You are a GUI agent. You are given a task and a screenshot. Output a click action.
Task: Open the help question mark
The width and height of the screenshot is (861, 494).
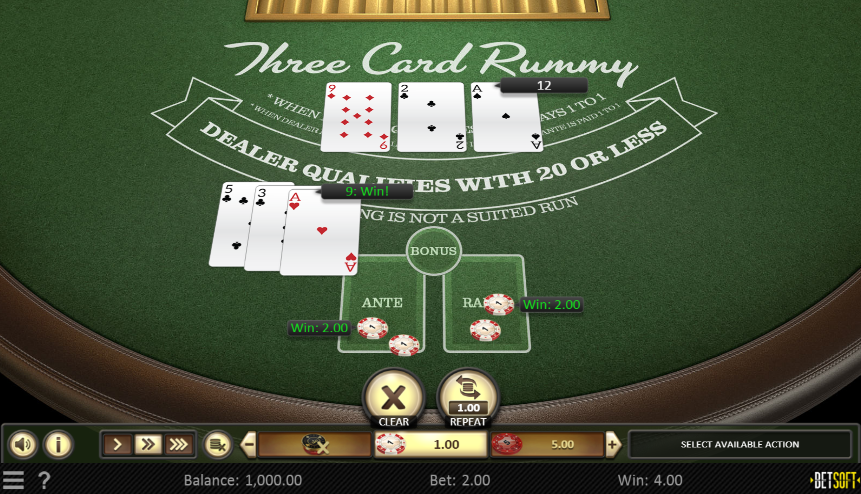point(44,480)
